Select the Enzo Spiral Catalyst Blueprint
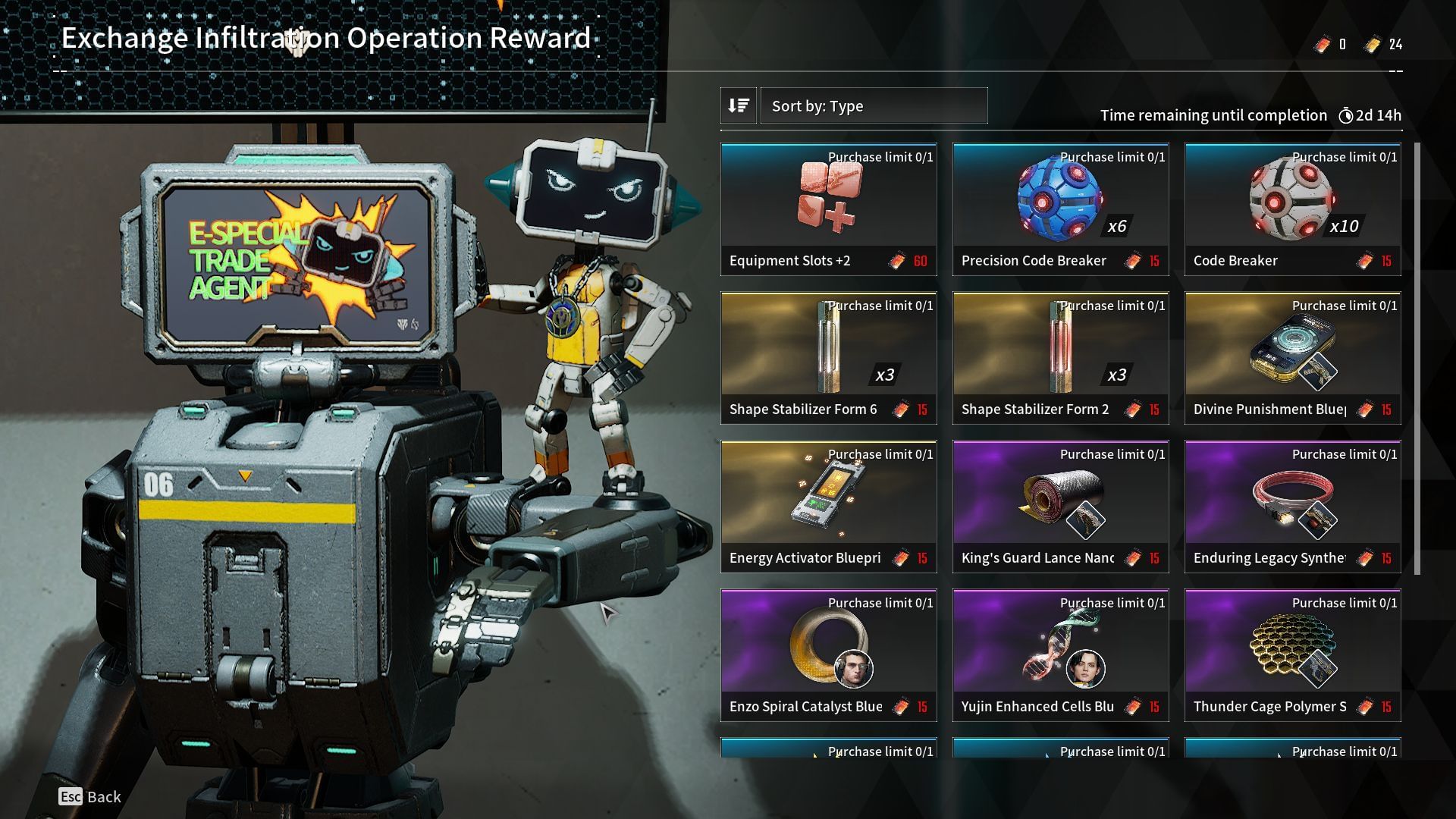This screenshot has height=819, width=1456. (829, 655)
